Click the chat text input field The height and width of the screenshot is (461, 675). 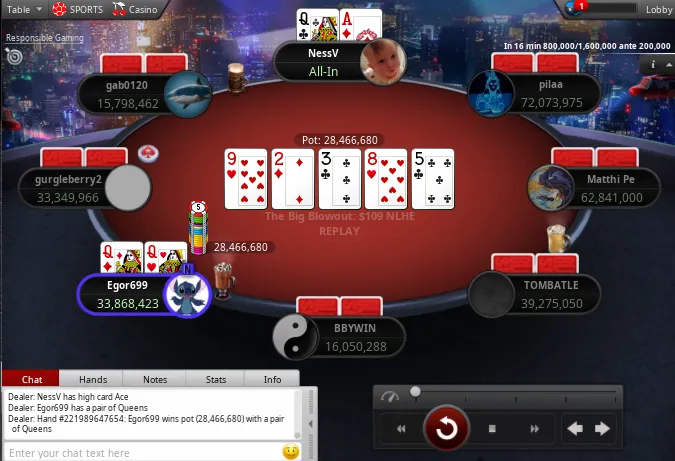click(140, 453)
